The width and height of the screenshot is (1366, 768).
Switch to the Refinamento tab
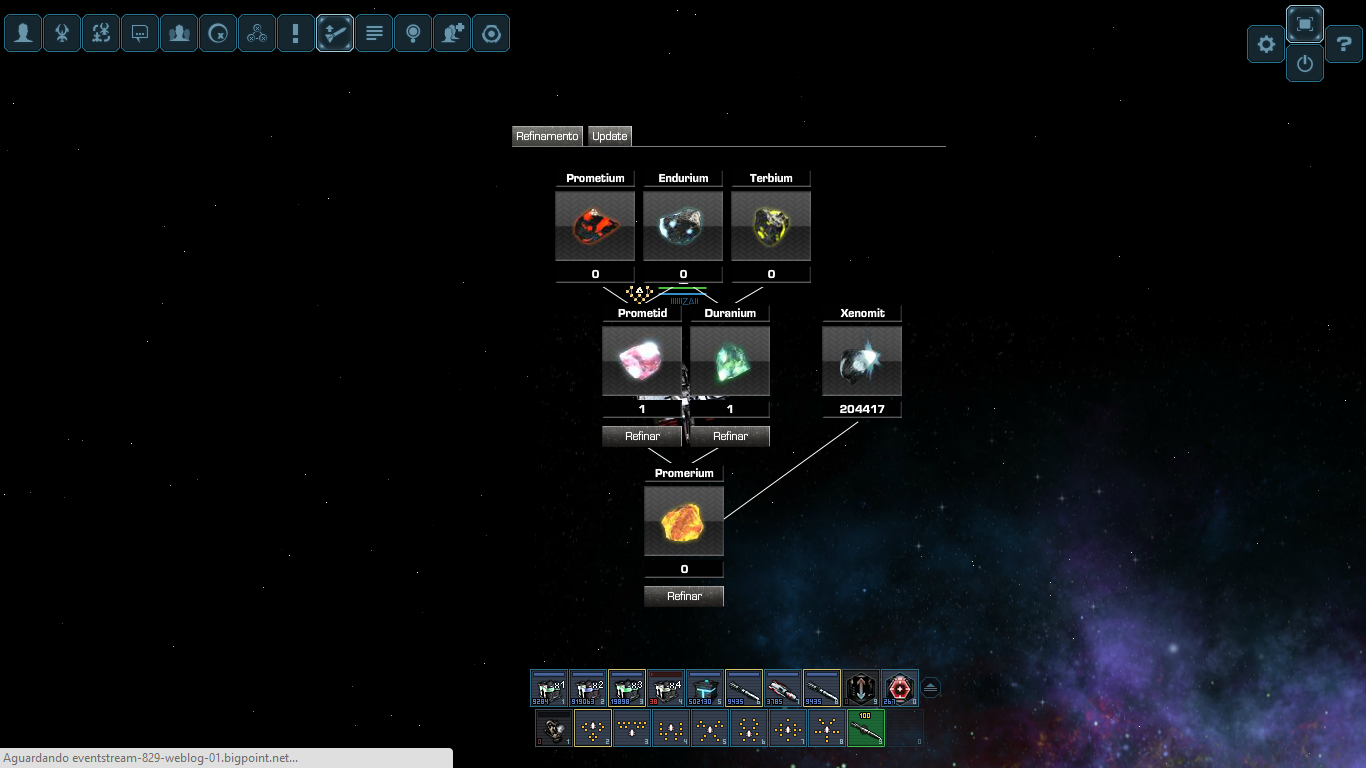click(x=547, y=136)
